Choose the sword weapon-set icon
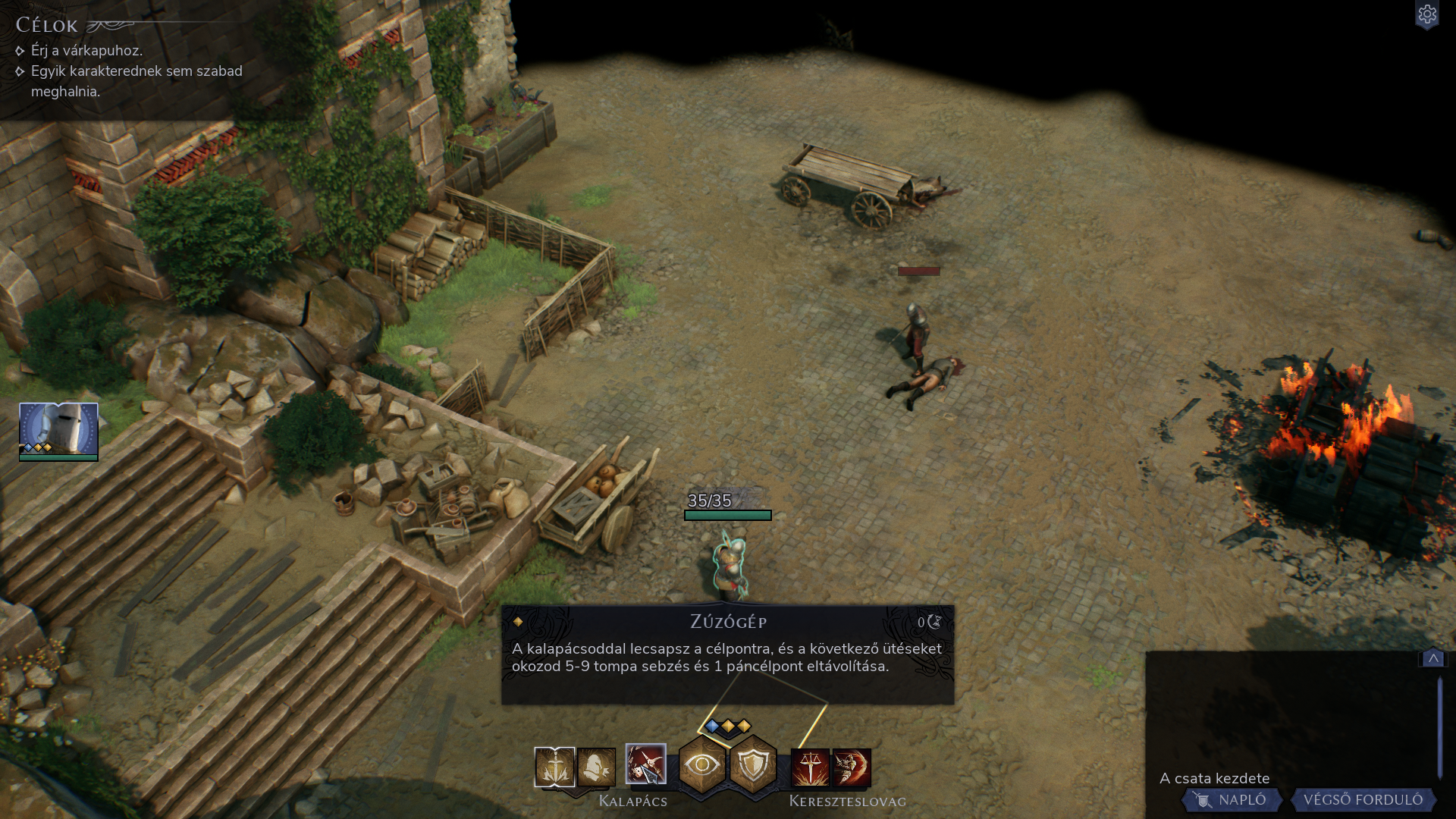Image resolution: width=1456 pixels, height=819 pixels. (554, 767)
